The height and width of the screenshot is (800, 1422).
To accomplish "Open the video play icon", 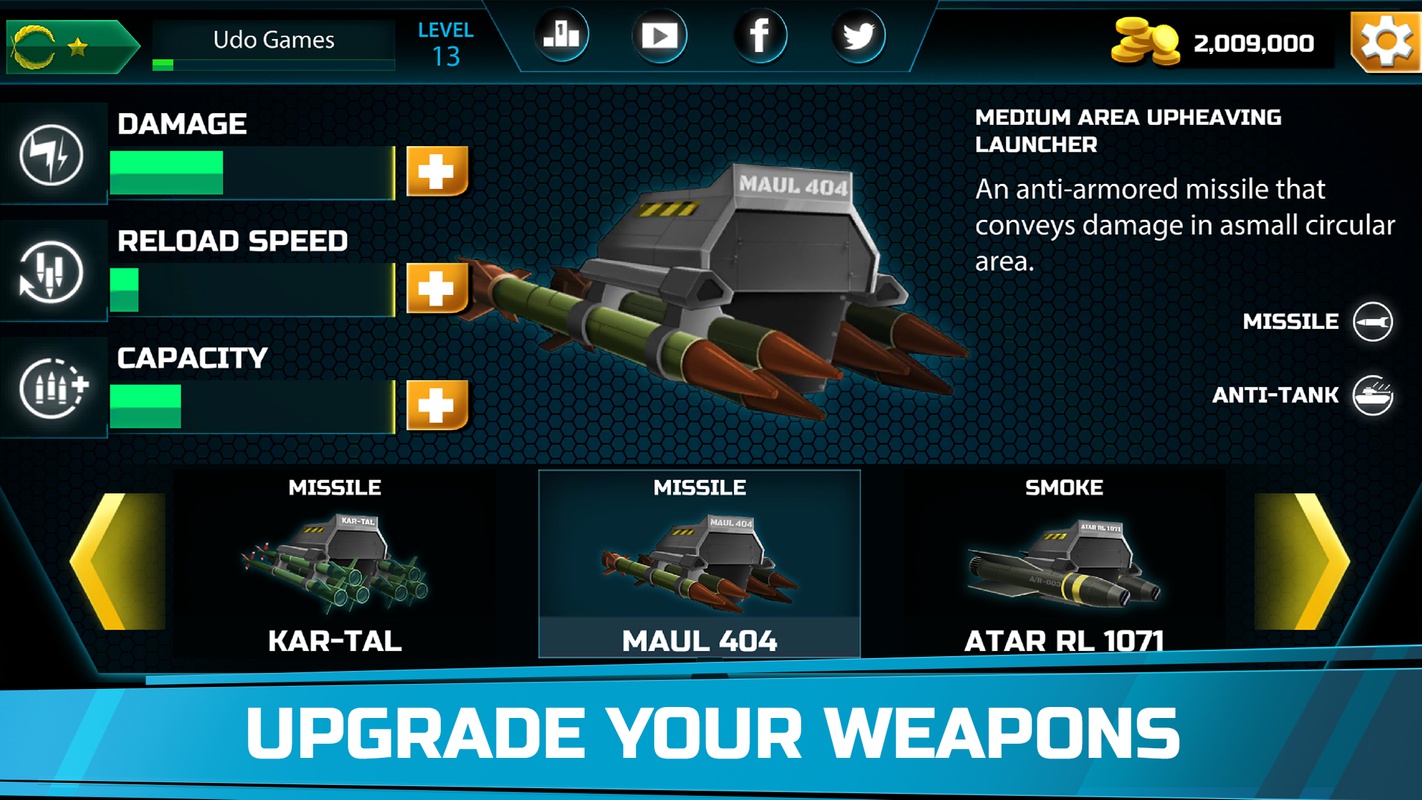I will (x=659, y=37).
